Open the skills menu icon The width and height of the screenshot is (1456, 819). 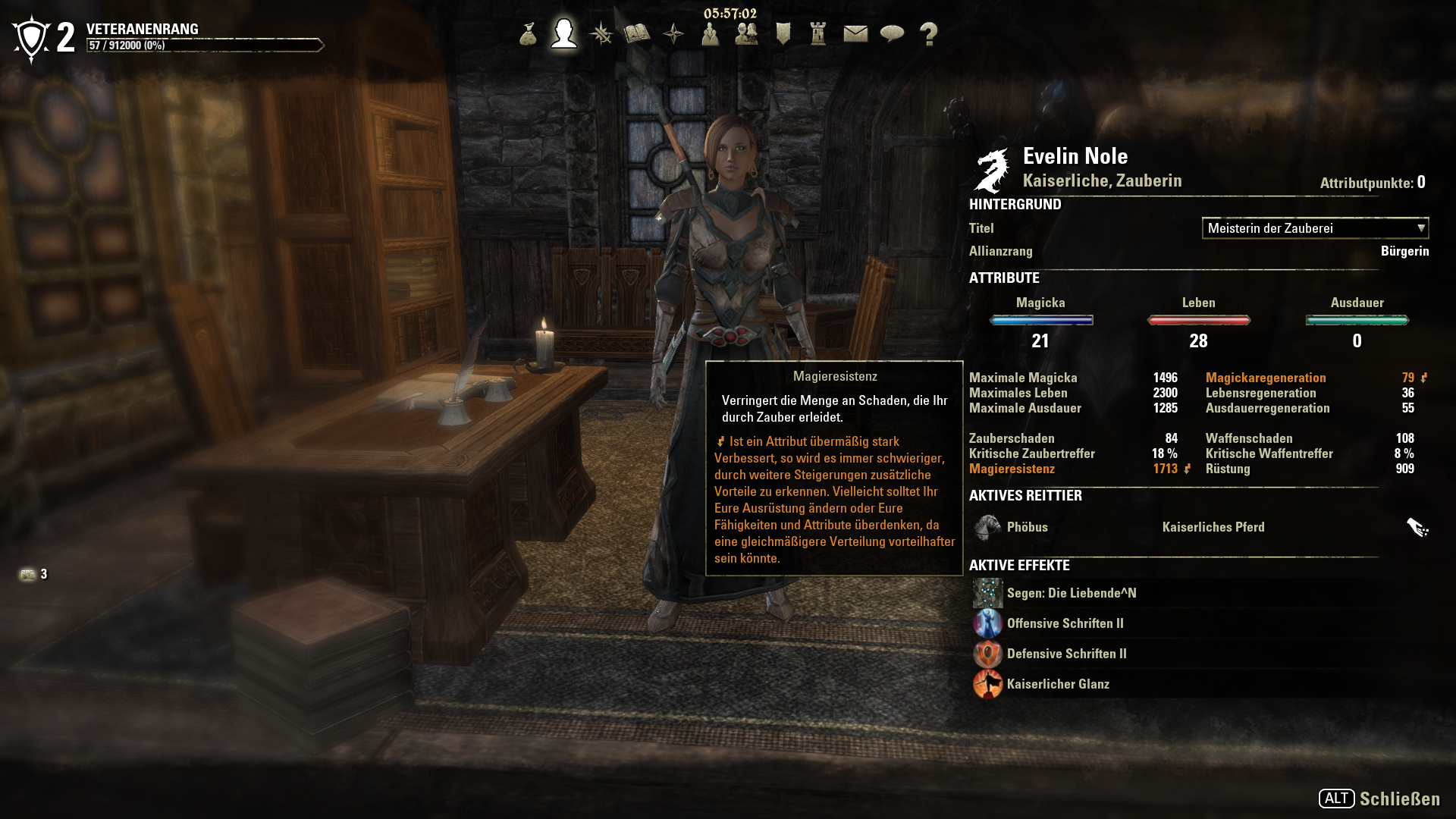[601, 34]
